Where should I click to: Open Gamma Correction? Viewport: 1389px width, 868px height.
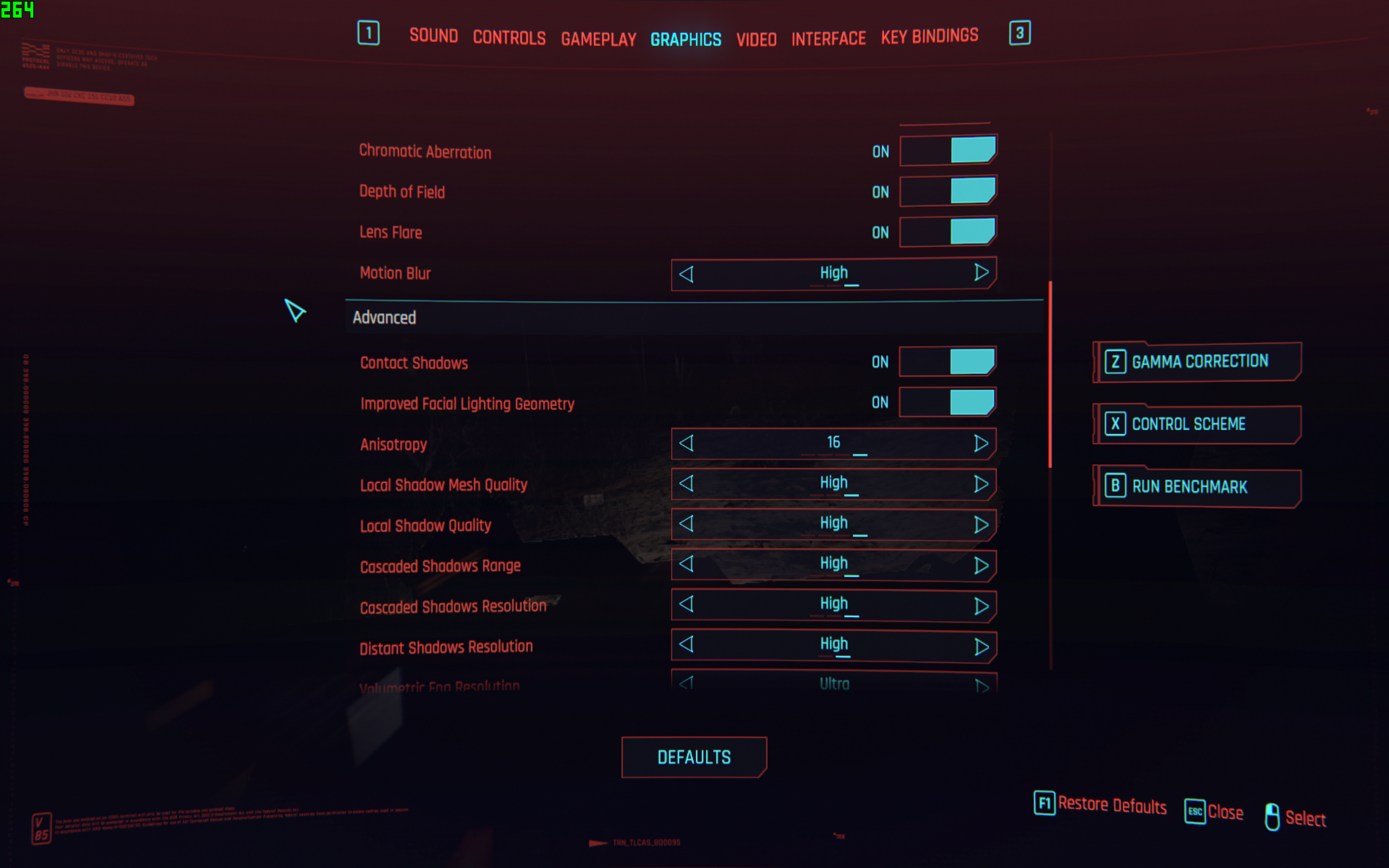click(1199, 362)
